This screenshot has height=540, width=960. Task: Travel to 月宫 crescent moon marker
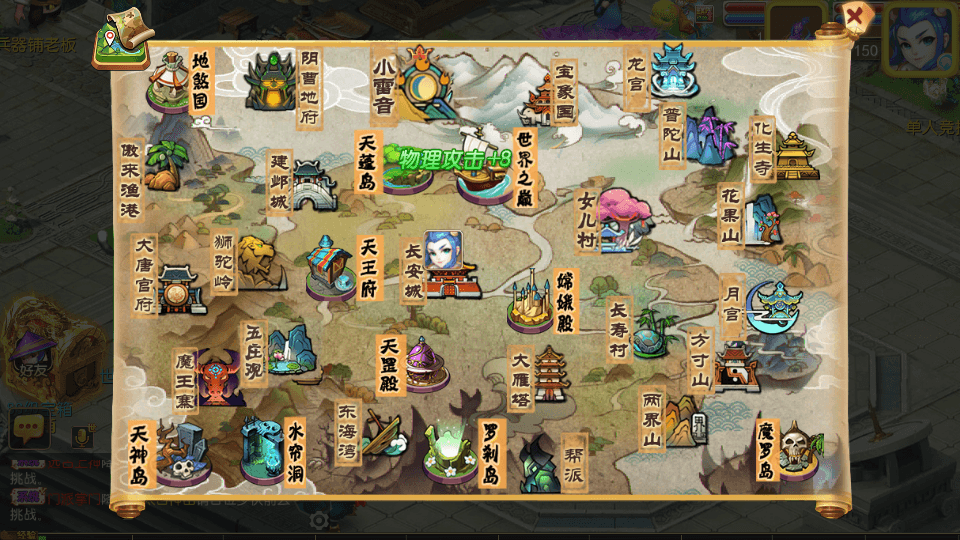(x=775, y=306)
